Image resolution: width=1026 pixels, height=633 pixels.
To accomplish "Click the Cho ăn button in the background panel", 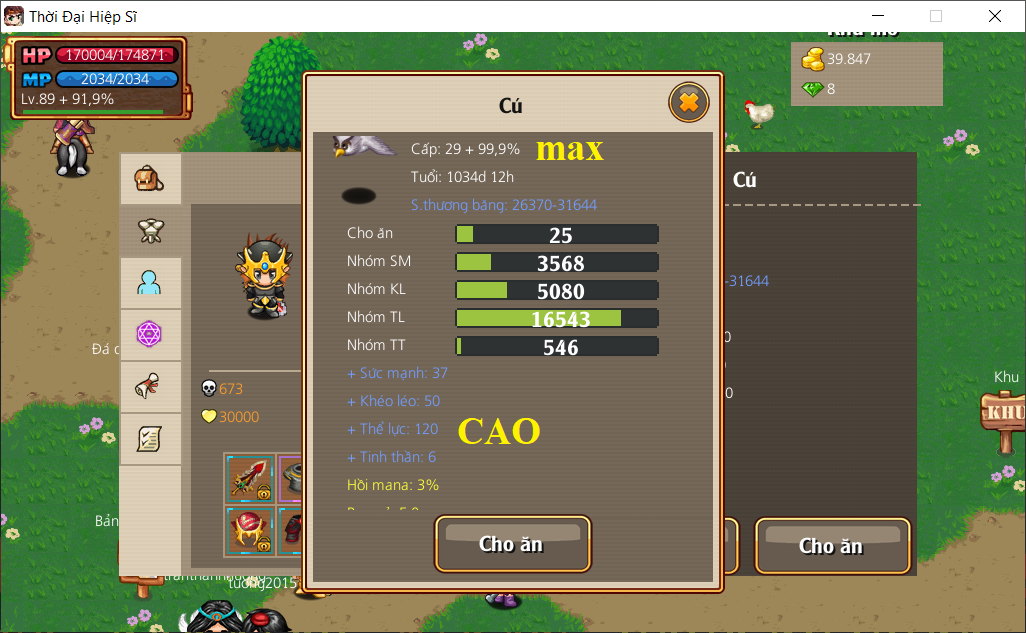I will click(x=831, y=546).
